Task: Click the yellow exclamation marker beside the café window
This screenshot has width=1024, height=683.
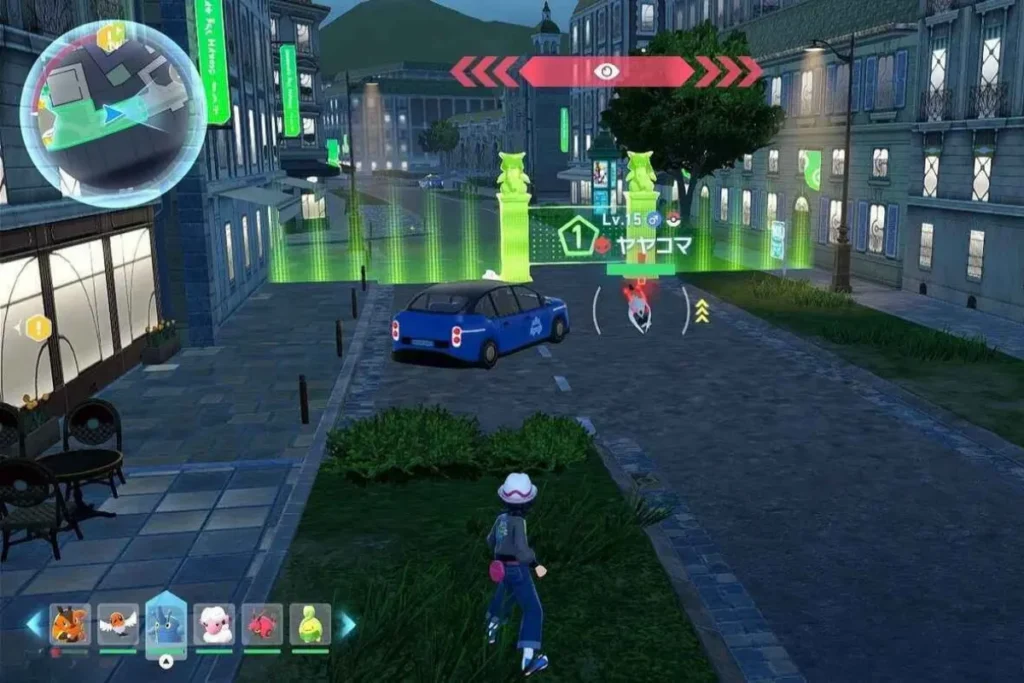Action: (38, 327)
